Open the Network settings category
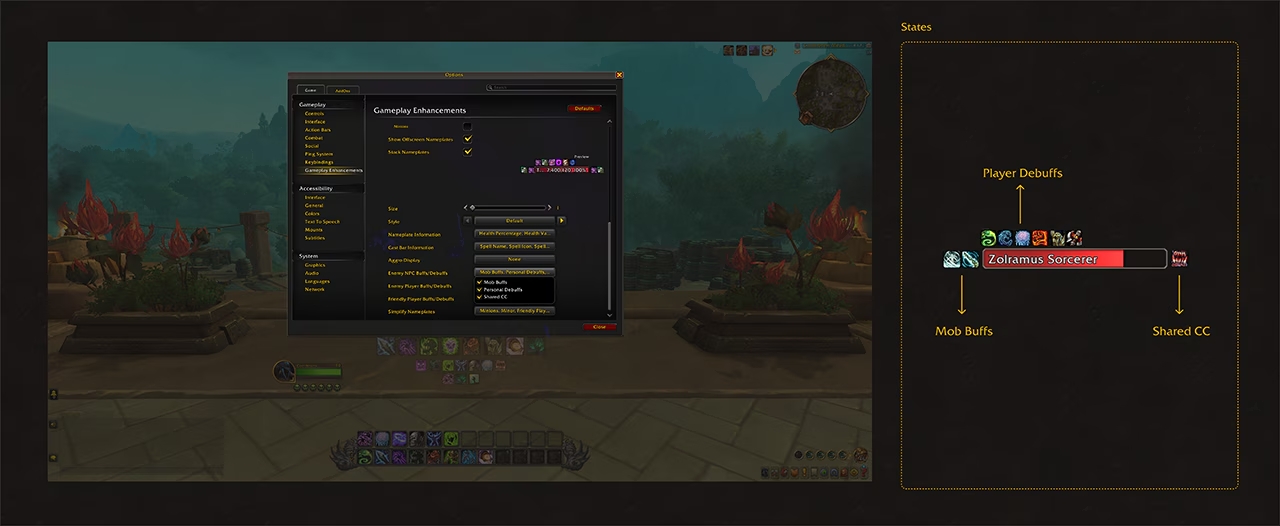This screenshot has height=526, width=1280. (x=315, y=289)
